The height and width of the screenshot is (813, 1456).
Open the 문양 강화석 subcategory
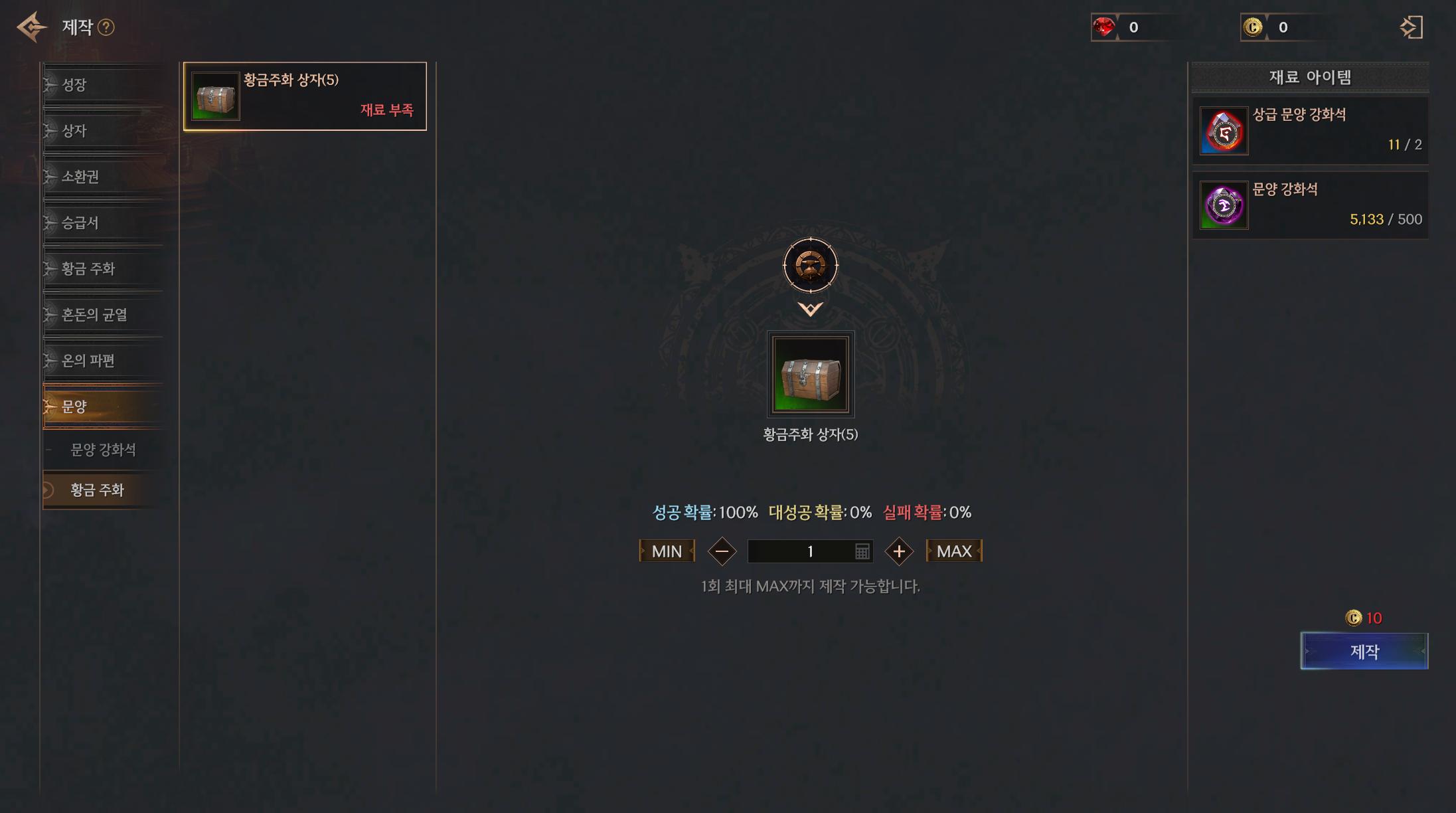104,450
